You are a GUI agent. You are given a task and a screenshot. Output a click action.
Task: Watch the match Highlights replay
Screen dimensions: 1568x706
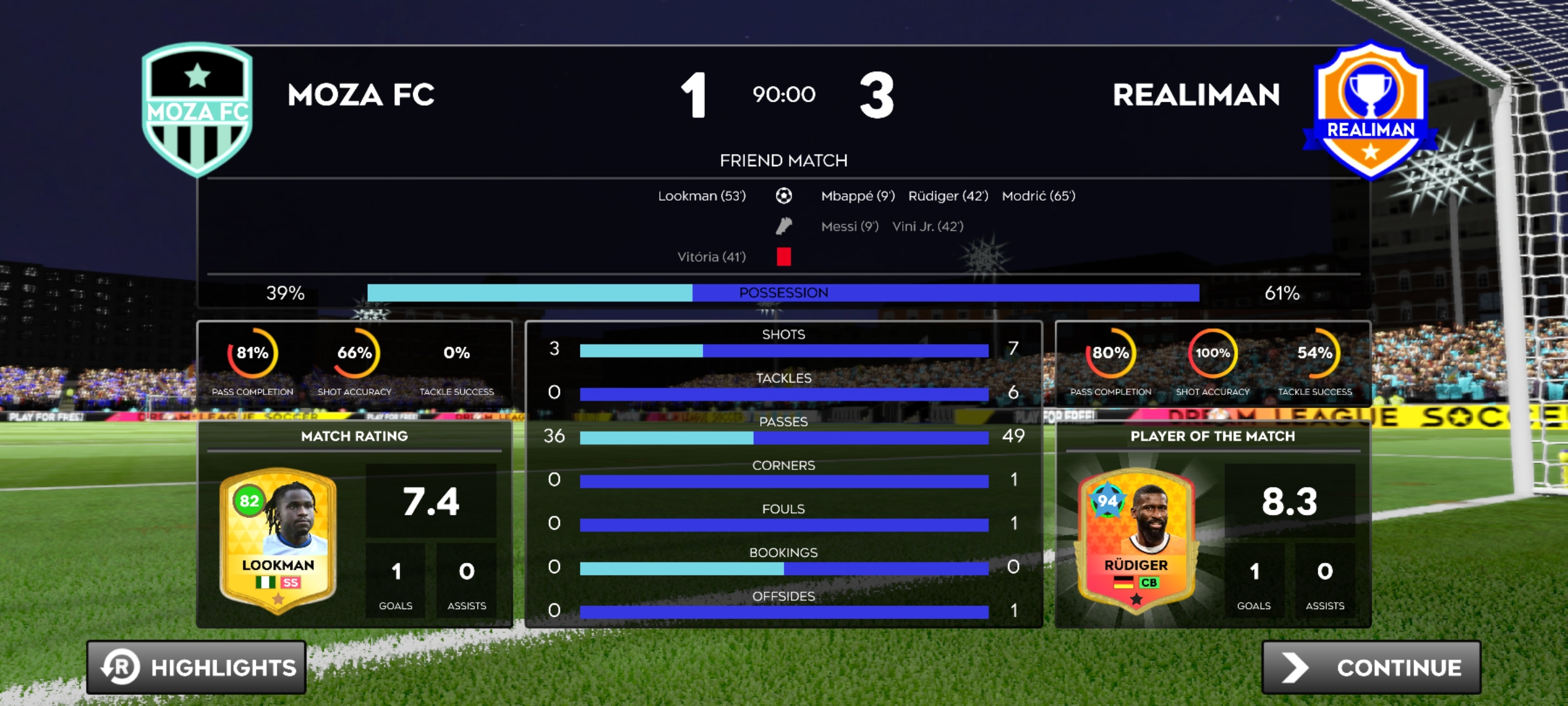(197, 667)
